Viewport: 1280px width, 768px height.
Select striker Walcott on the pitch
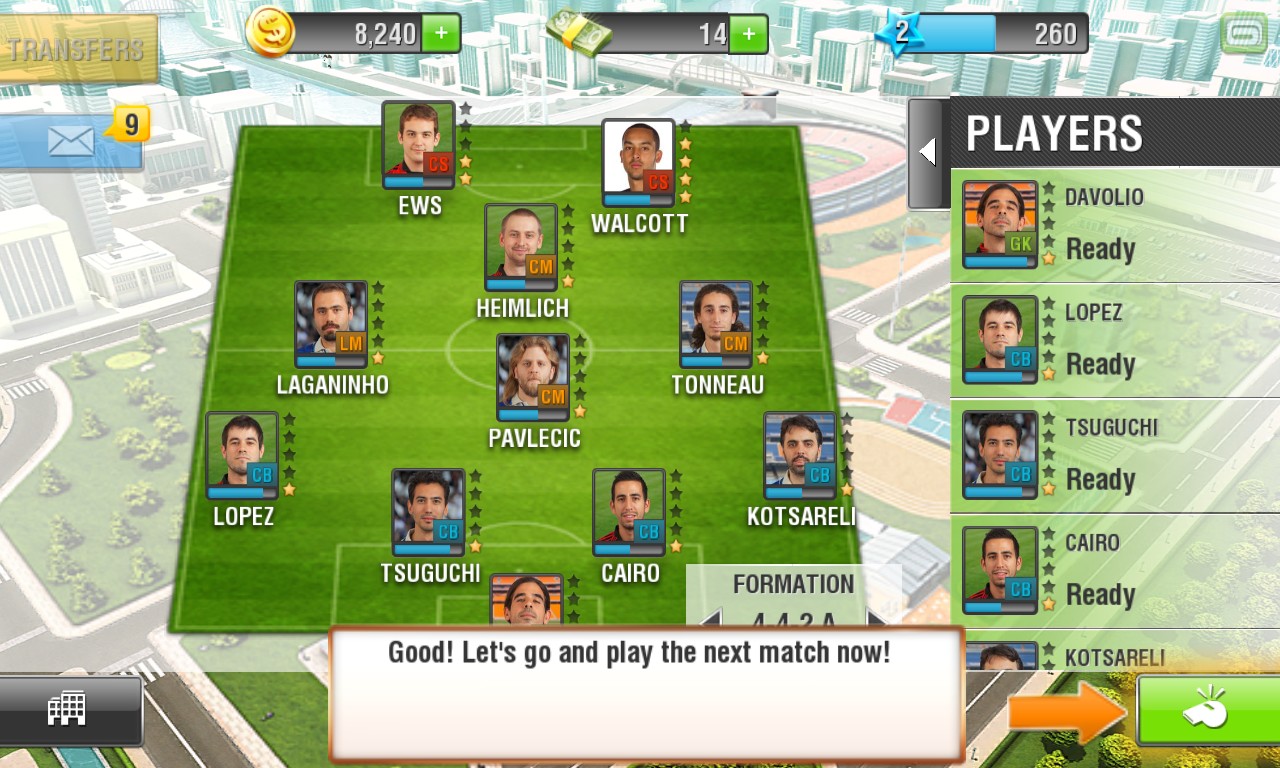click(638, 163)
